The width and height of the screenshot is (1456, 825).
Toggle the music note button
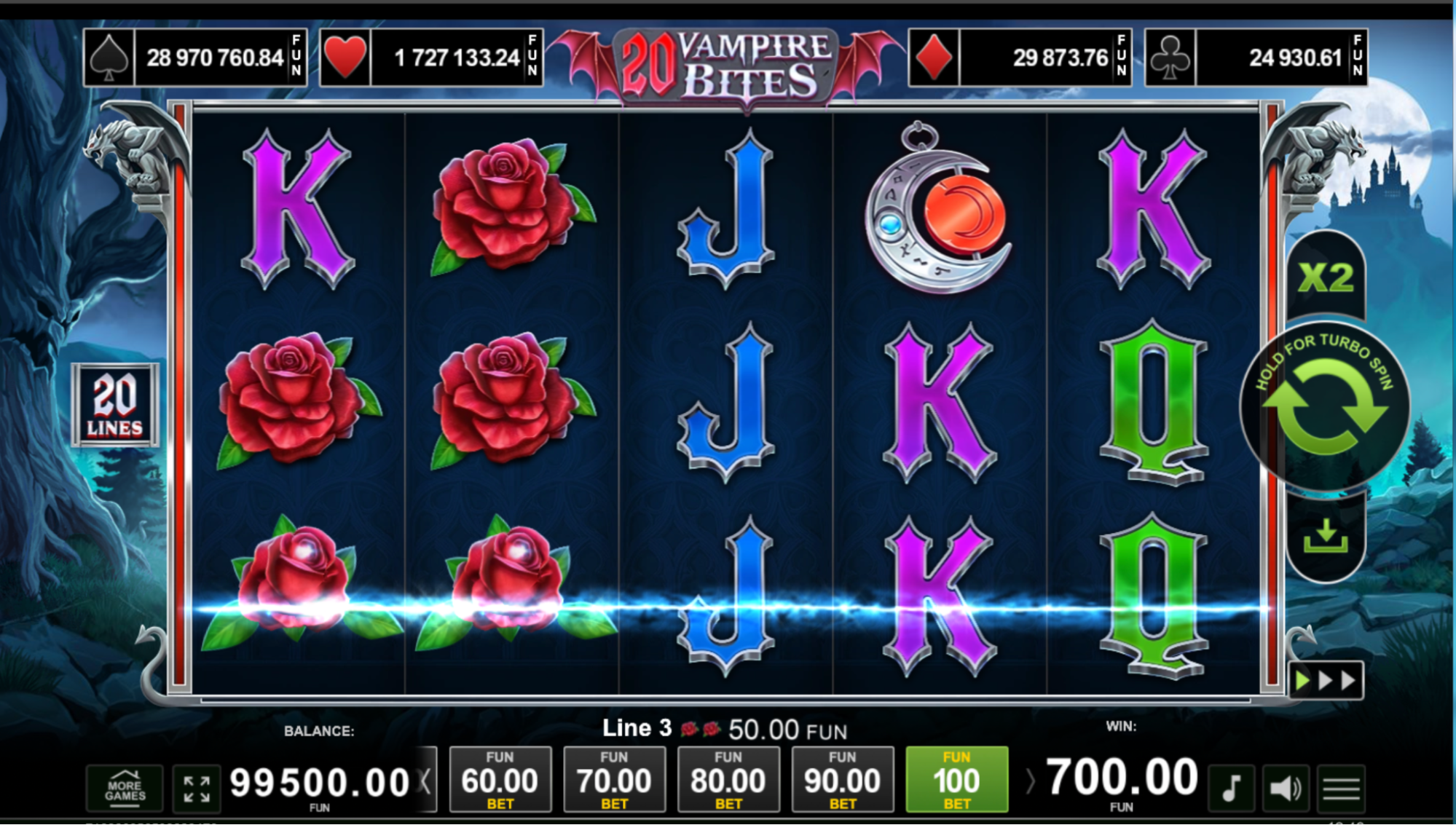1231,788
